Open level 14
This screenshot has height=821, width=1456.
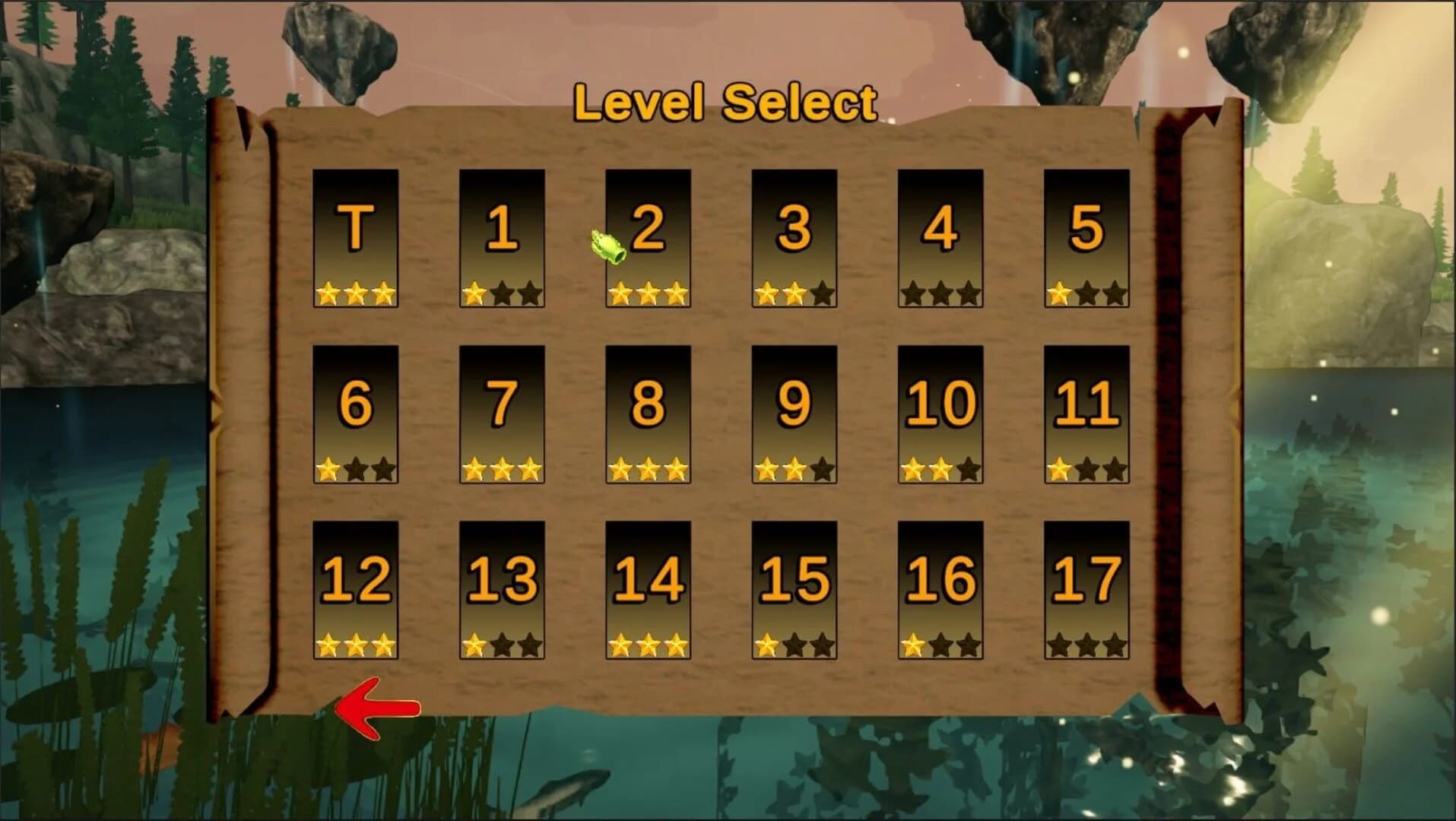(647, 589)
